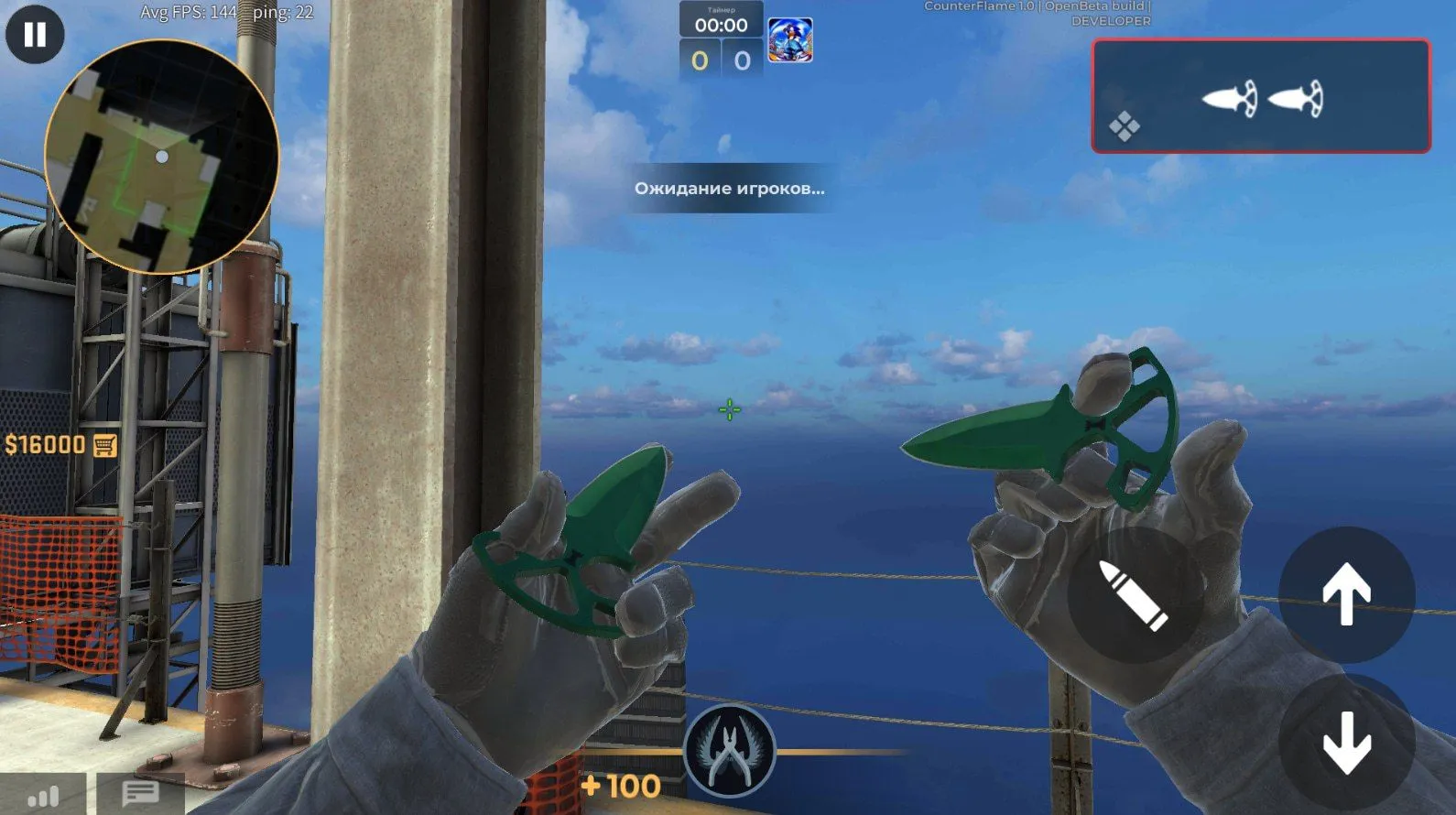Show the scoreboard signal bars button
The height and width of the screenshot is (815, 1456).
pyautogui.click(x=43, y=795)
